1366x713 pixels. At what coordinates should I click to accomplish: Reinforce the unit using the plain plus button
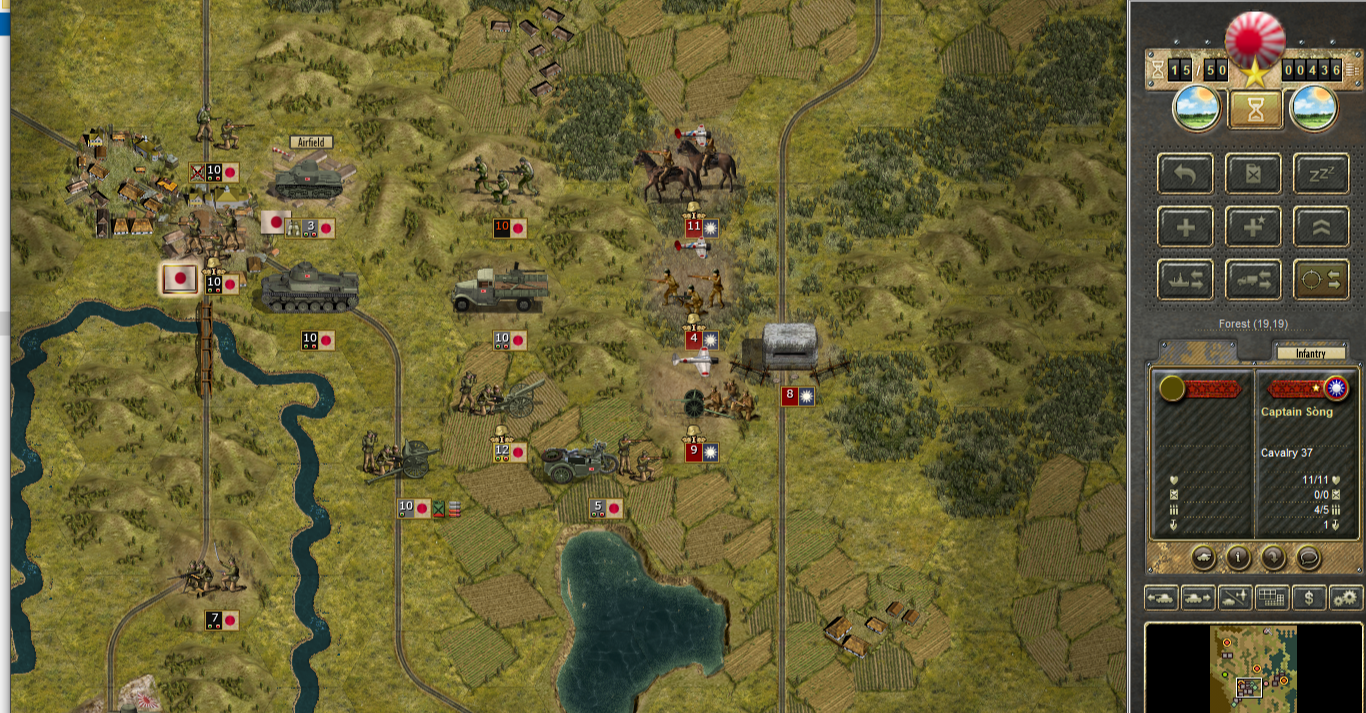(1185, 227)
